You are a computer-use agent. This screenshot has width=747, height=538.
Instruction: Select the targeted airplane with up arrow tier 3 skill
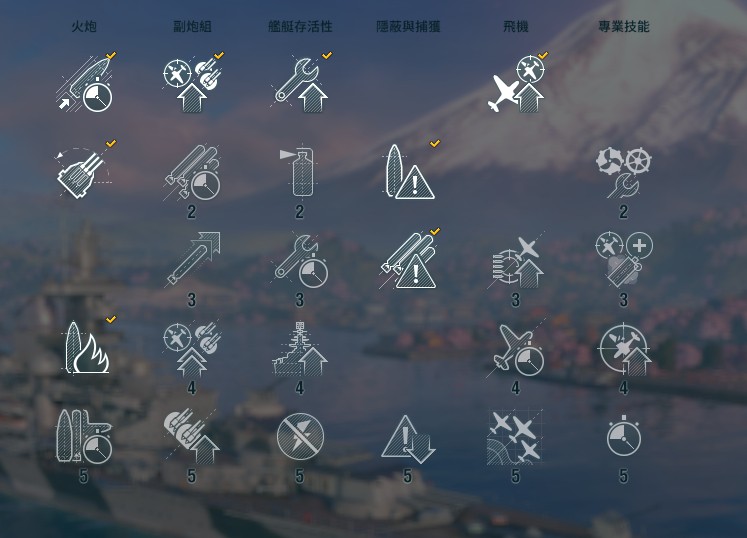pos(516,259)
